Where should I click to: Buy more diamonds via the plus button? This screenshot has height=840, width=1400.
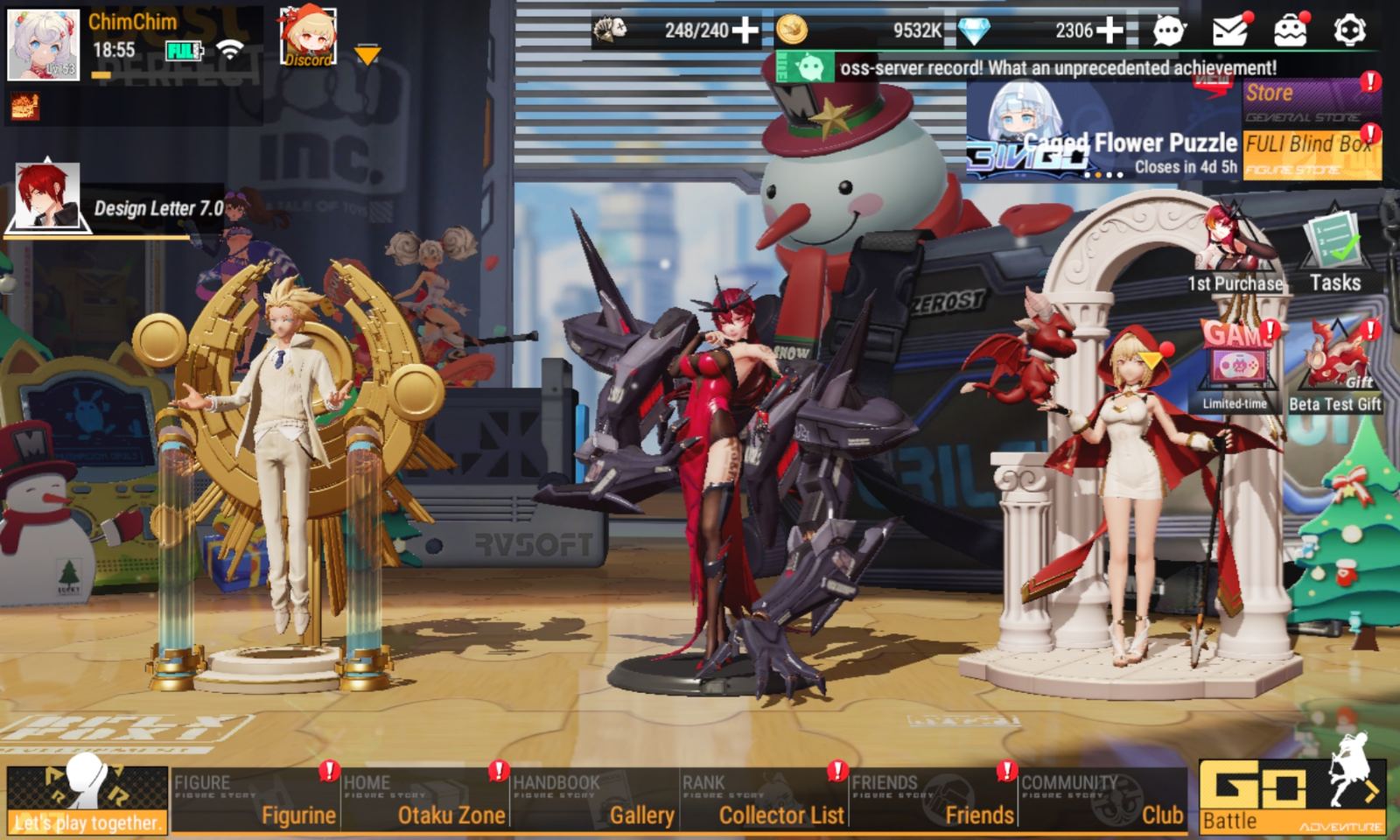point(1109,31)
